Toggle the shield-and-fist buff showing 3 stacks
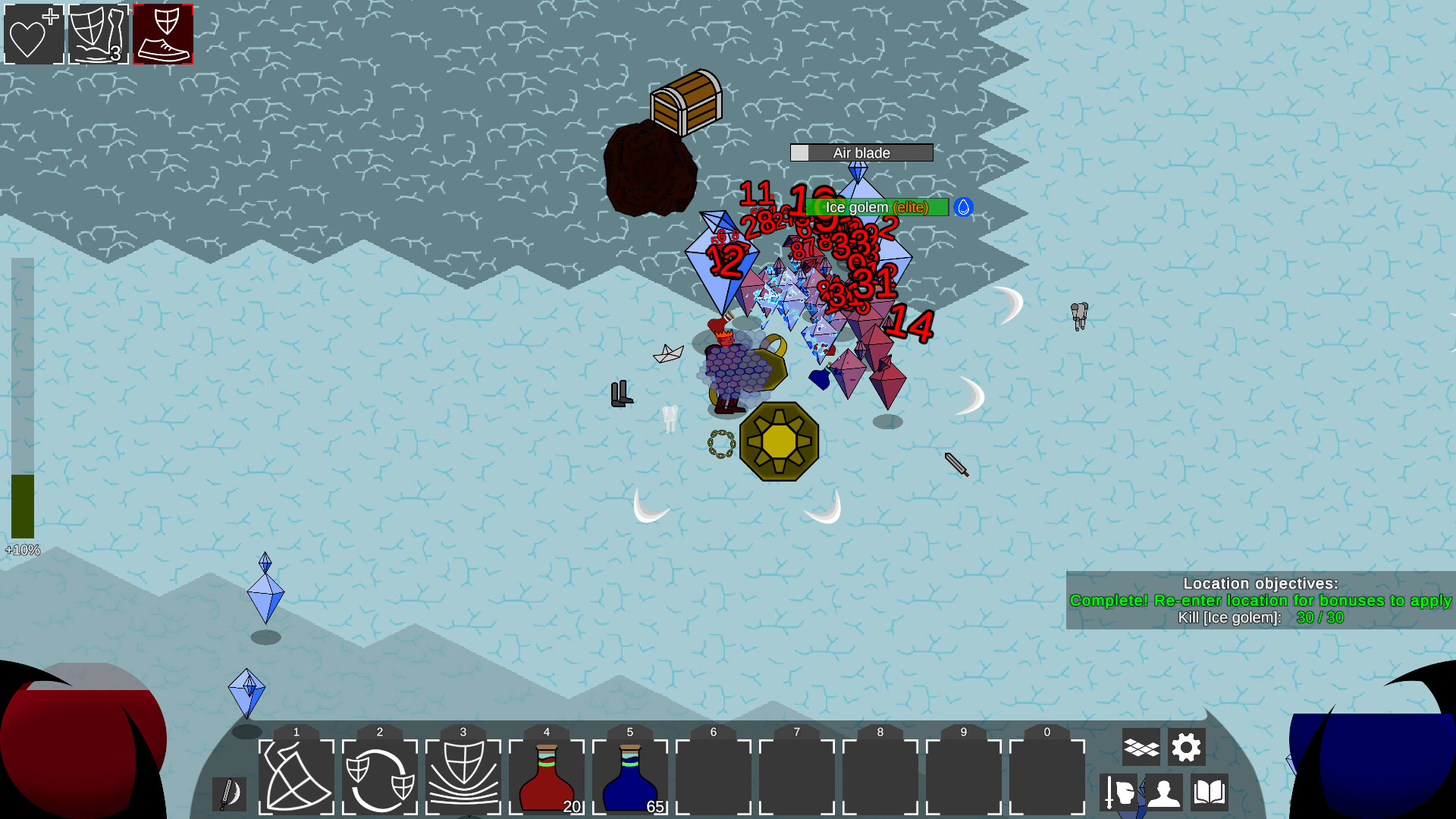 click(x=98, y=33)
